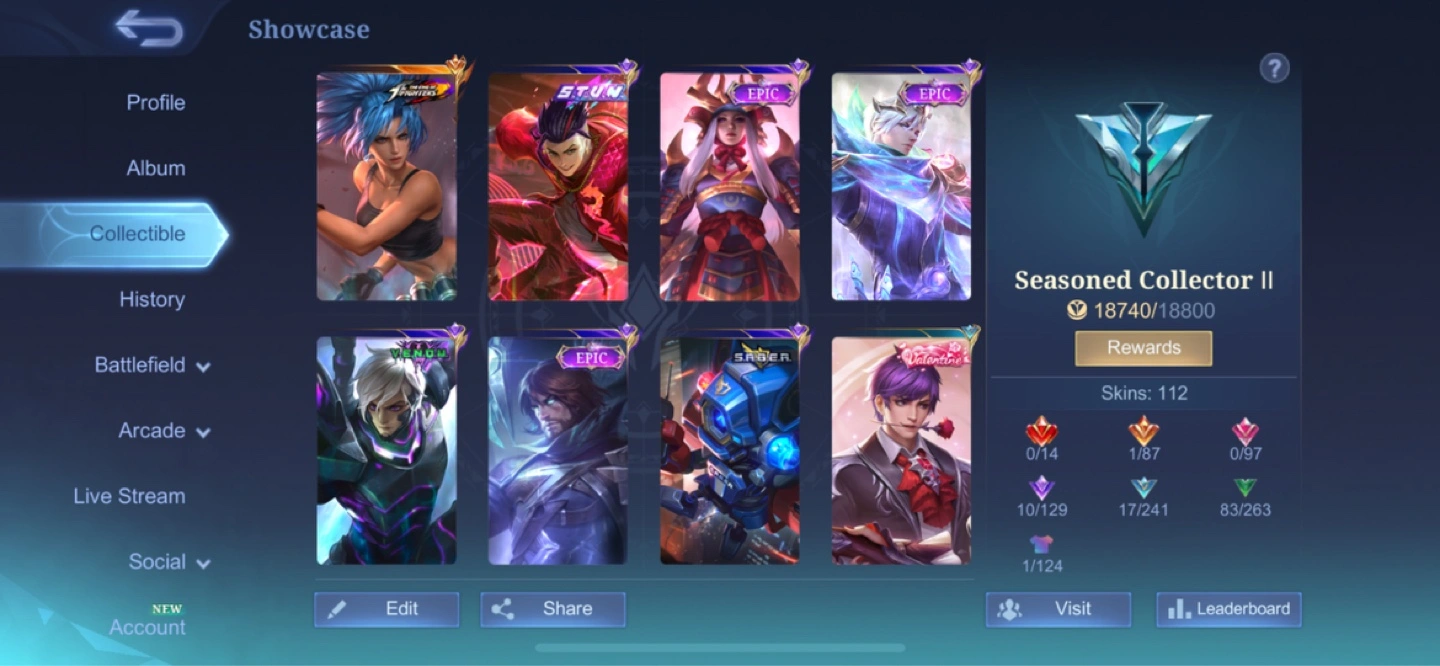Show help via the question mark icon
Viewport: 1440px width, 666px height.
[x=1274, y=68]
